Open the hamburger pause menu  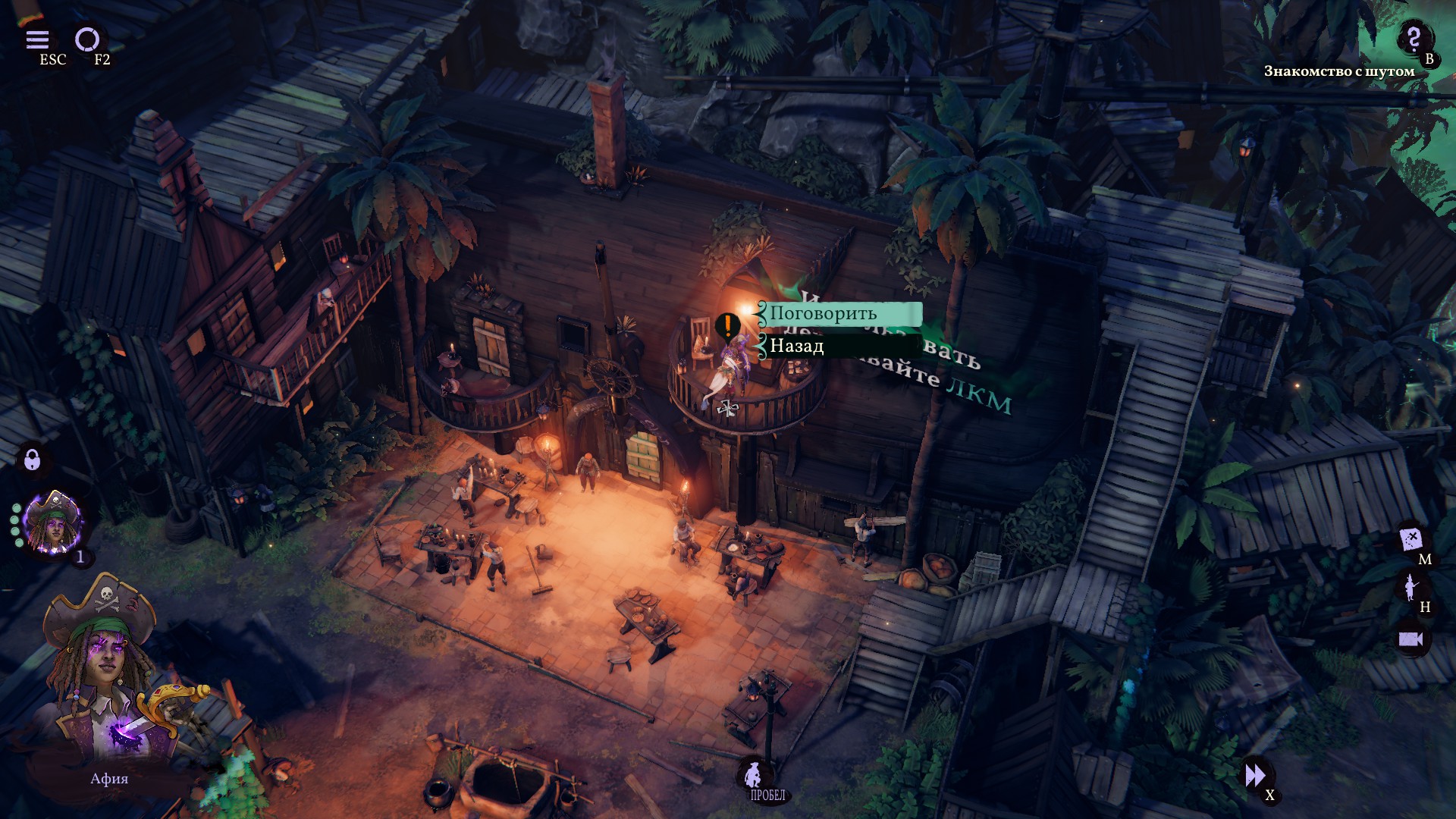point(37,39)
